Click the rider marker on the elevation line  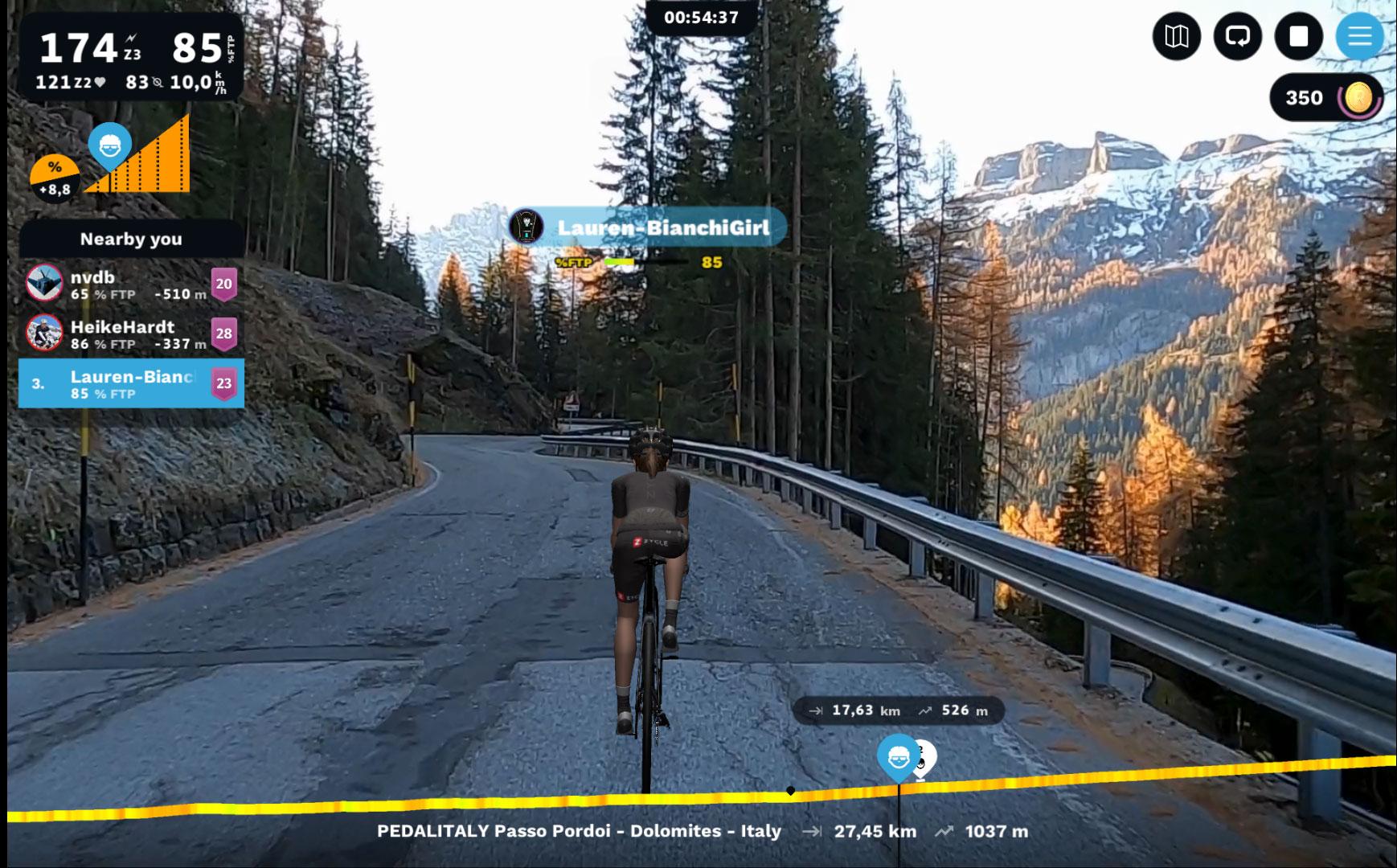tap(899, 757)
